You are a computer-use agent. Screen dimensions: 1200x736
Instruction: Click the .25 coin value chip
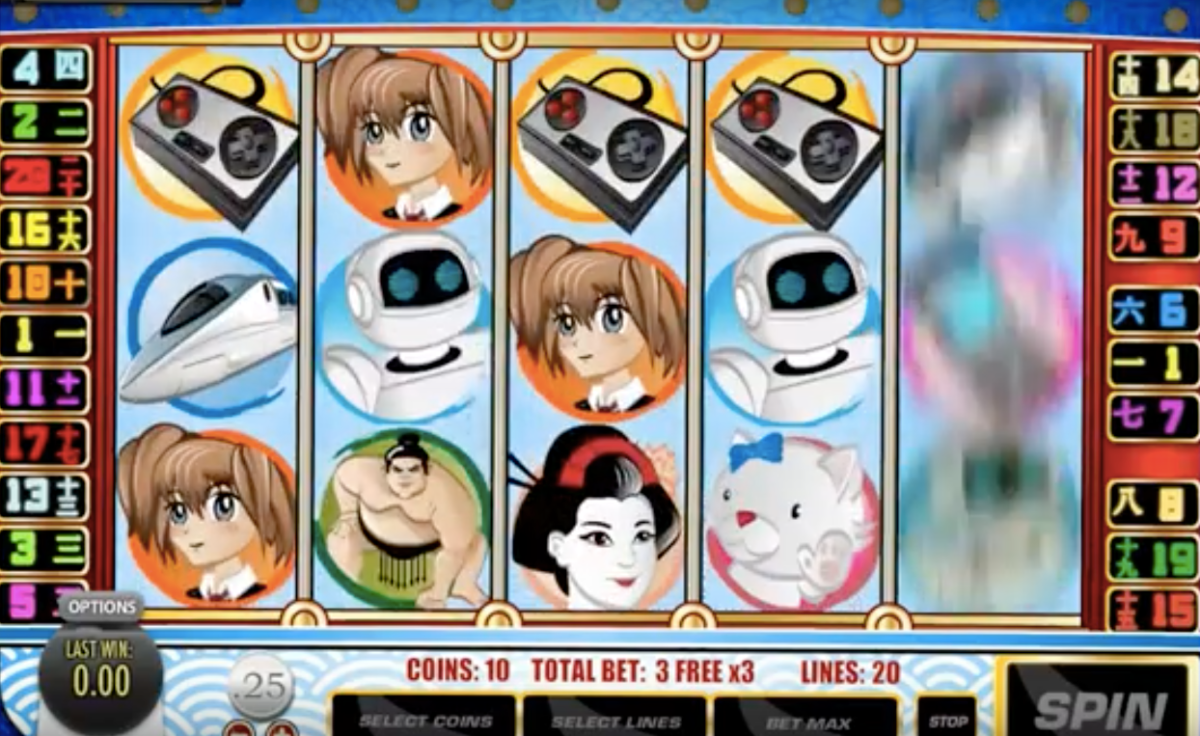[x=259, y=687]
